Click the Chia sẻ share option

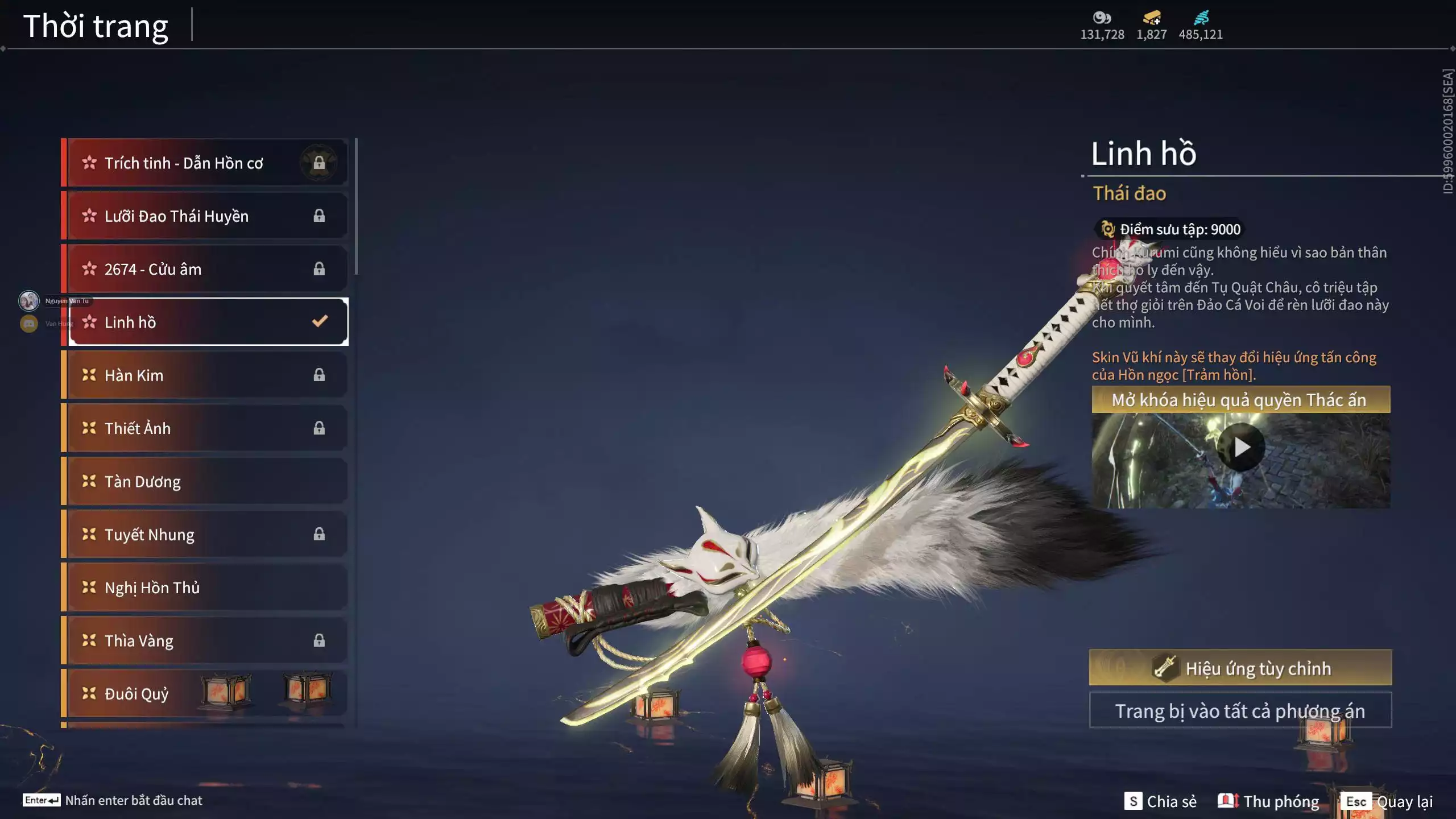click(1160, 801)
